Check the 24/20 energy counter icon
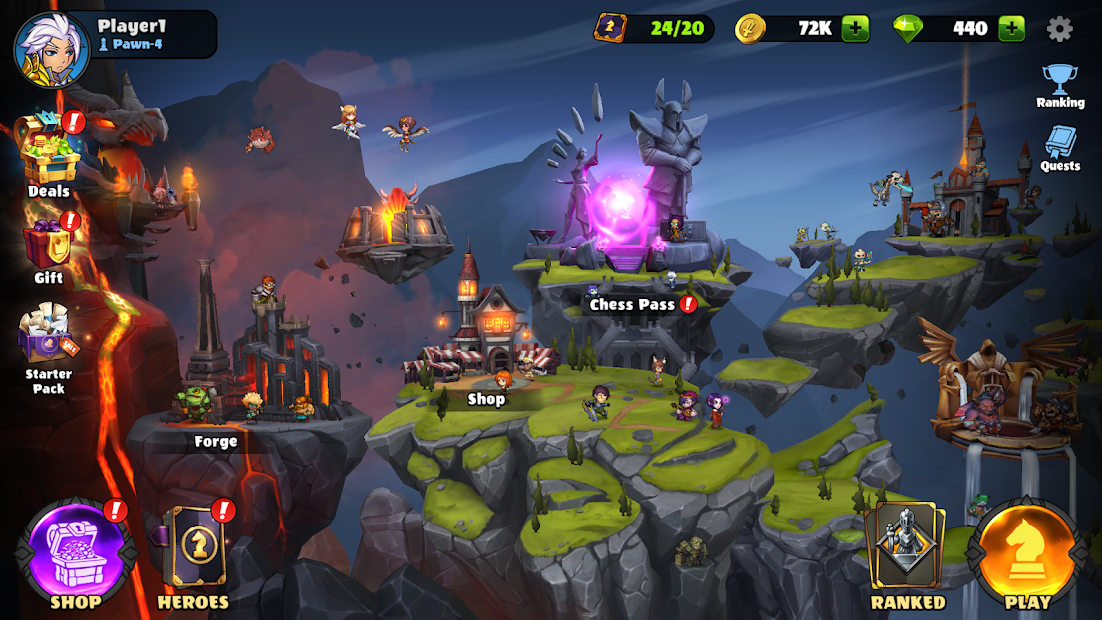The image size is (1102, 620). (610, 28)
